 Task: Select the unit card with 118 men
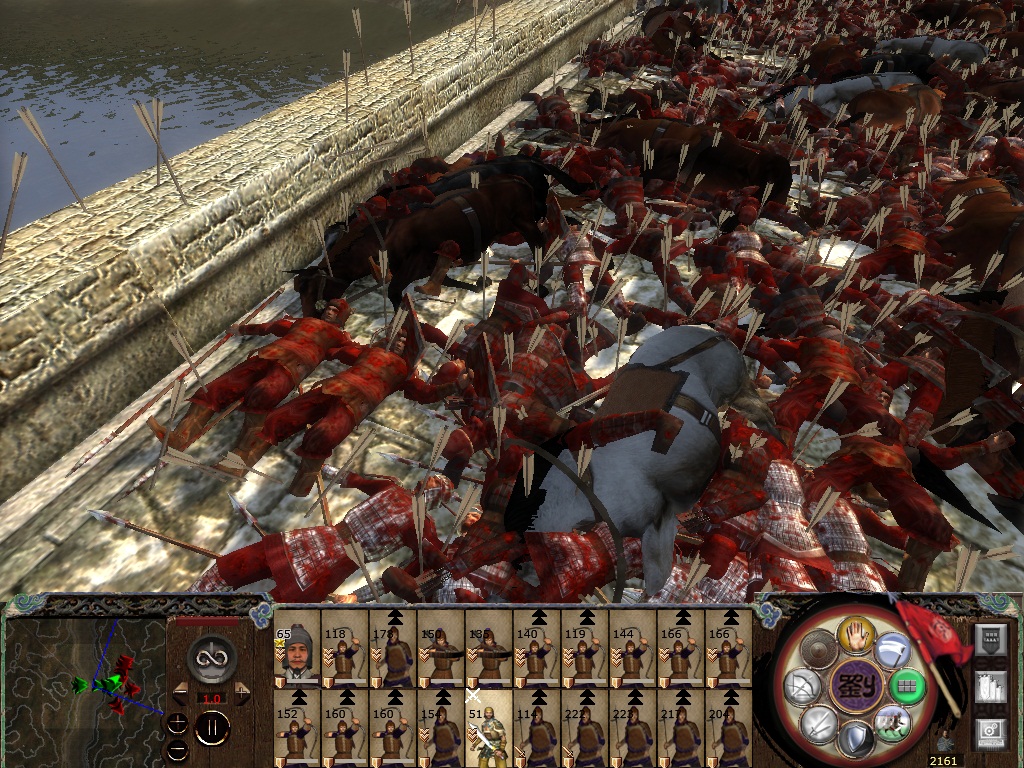[x=345, y=650]
